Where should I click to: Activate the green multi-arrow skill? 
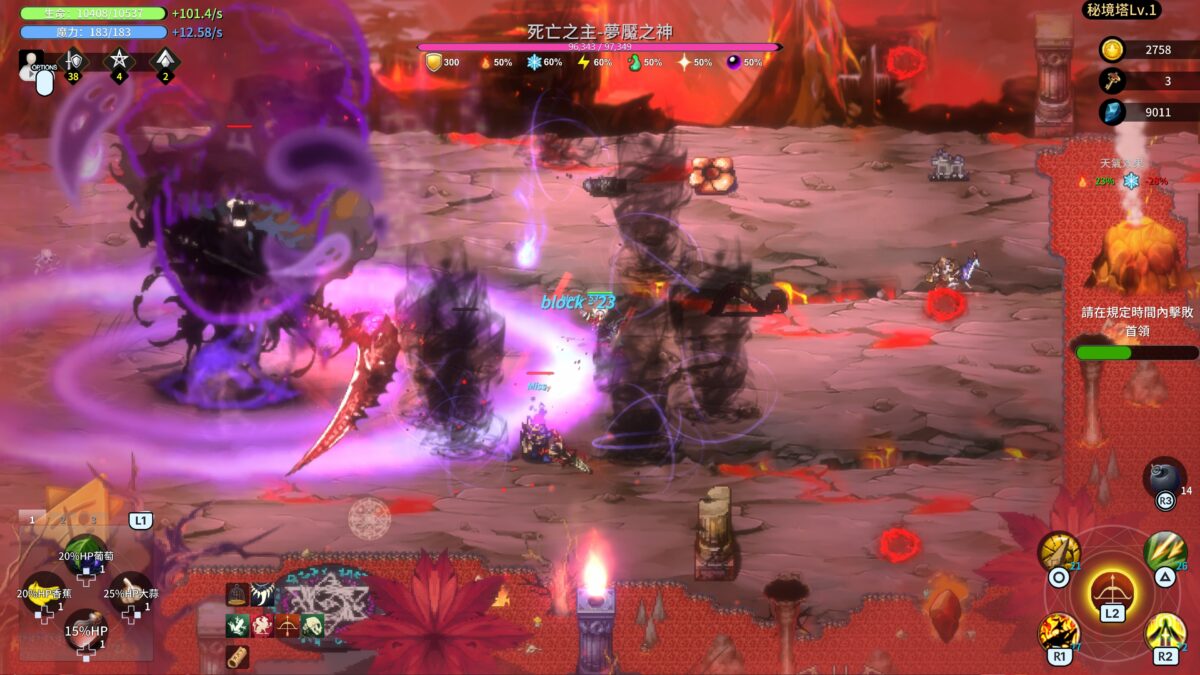click(x=1165, y=550)
